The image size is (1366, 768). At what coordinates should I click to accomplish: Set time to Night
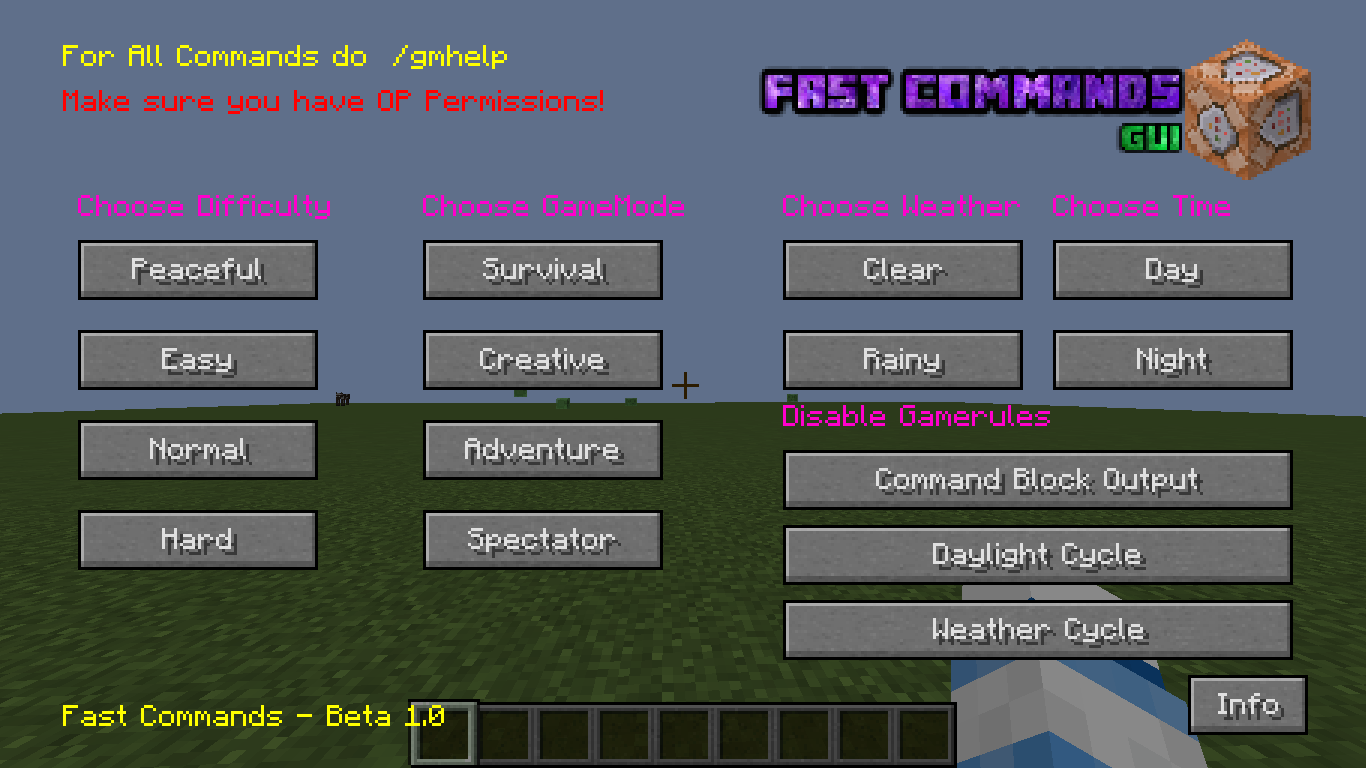pos(1172,360)
